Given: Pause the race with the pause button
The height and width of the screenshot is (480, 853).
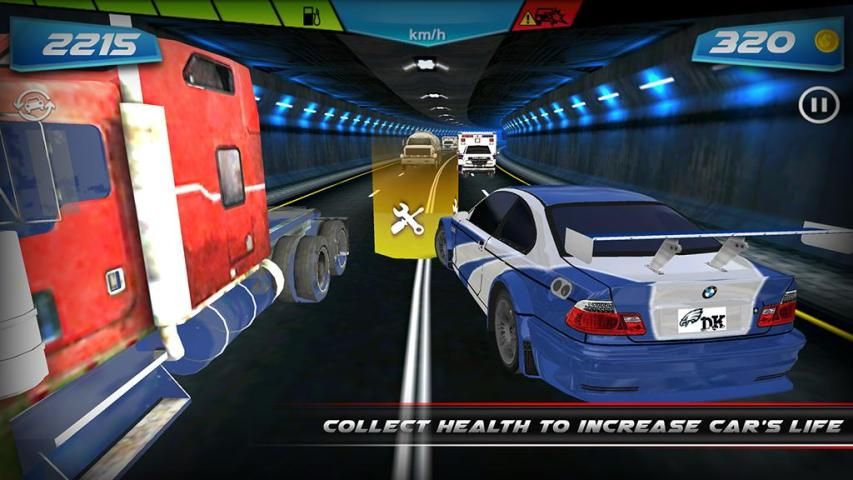Looking at the screenshot, I should 819,104.
